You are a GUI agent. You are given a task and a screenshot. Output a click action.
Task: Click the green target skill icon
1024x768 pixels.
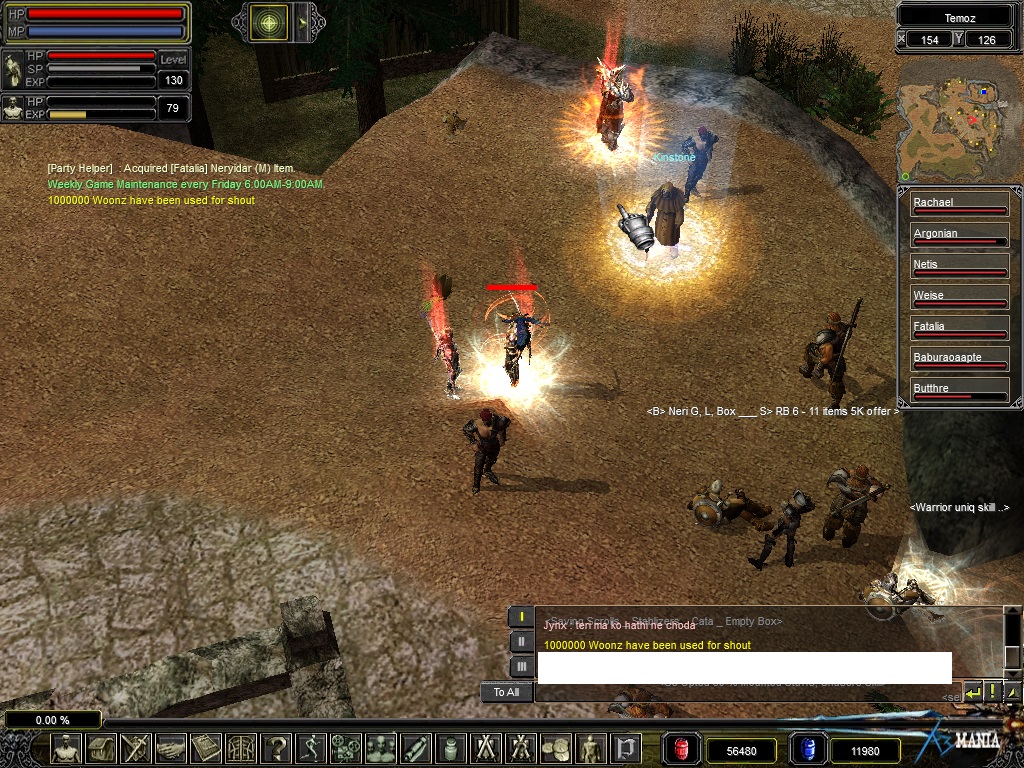[x=269, y=22]
